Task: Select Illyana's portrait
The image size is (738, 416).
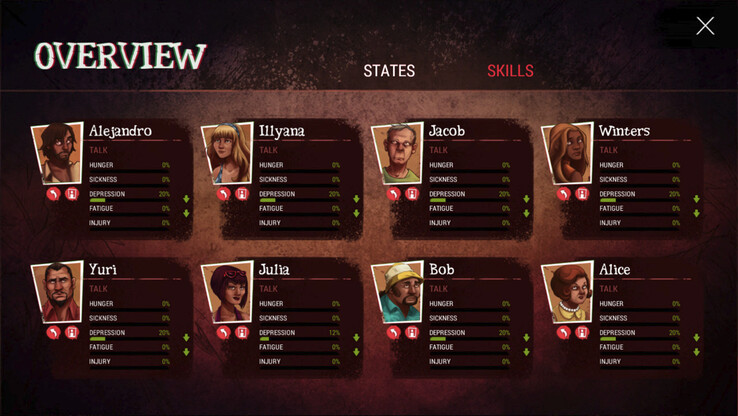Action: [226, 153]
